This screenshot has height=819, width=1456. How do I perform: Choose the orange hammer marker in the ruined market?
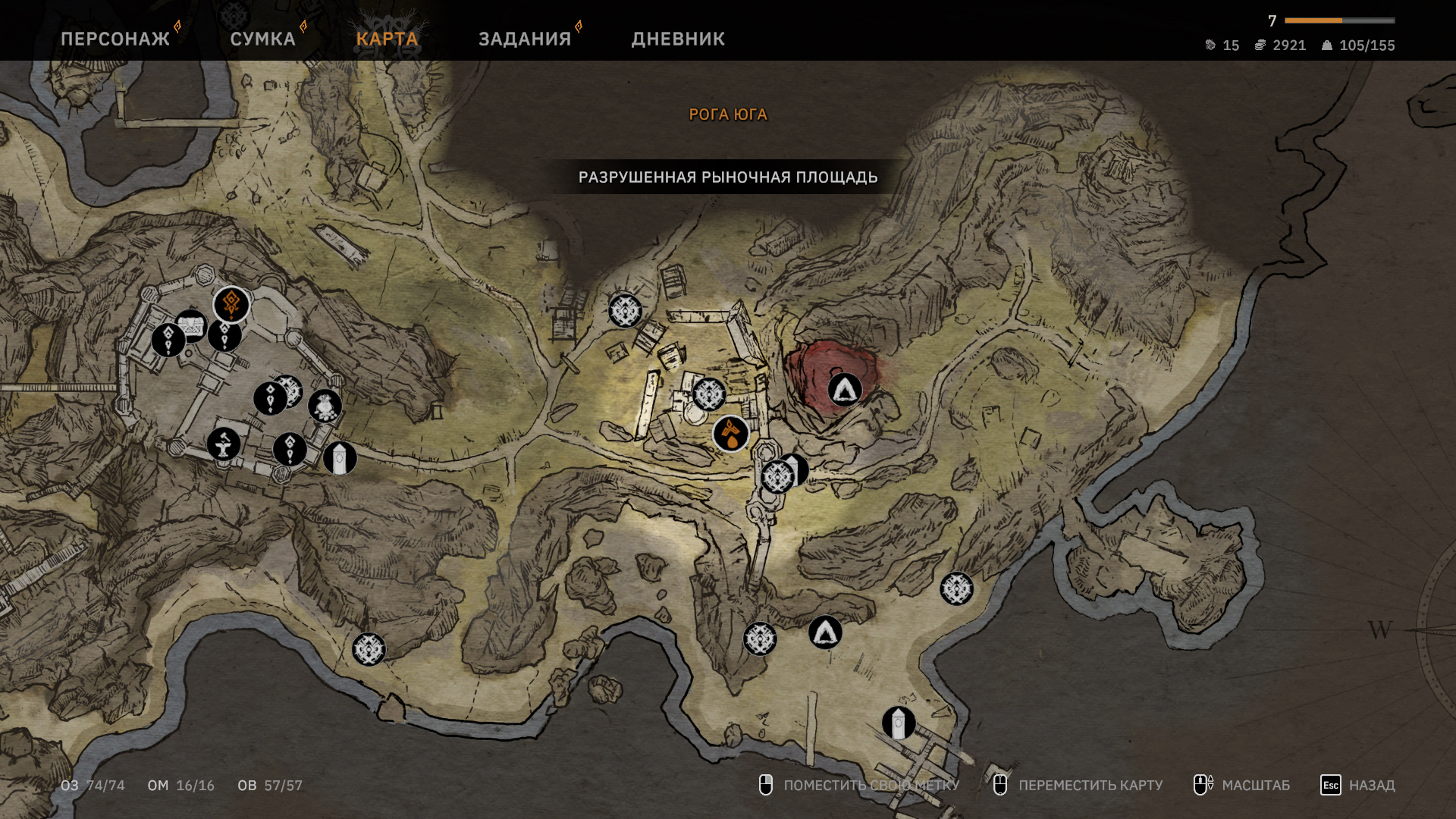click(x=731, y=435)
